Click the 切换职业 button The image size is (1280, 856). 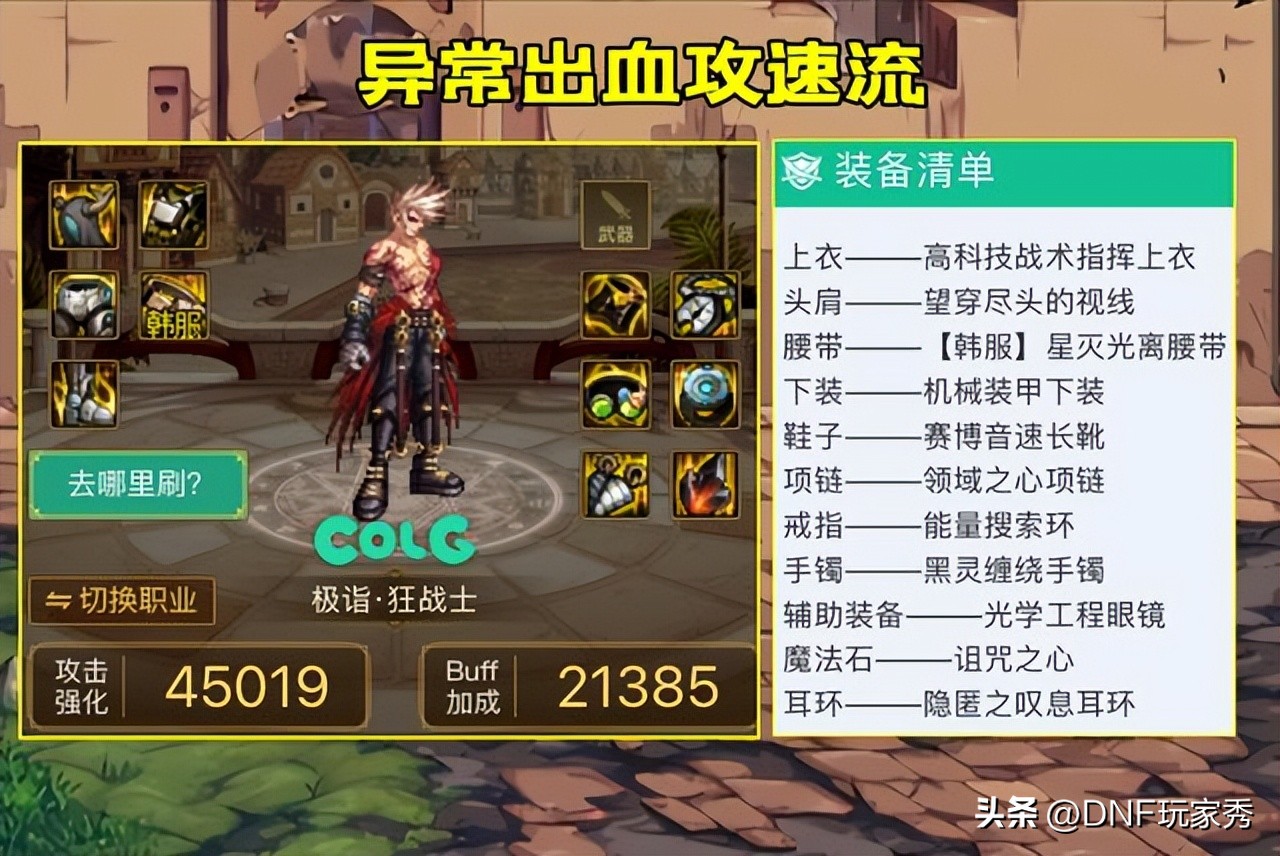pos(123,598)
